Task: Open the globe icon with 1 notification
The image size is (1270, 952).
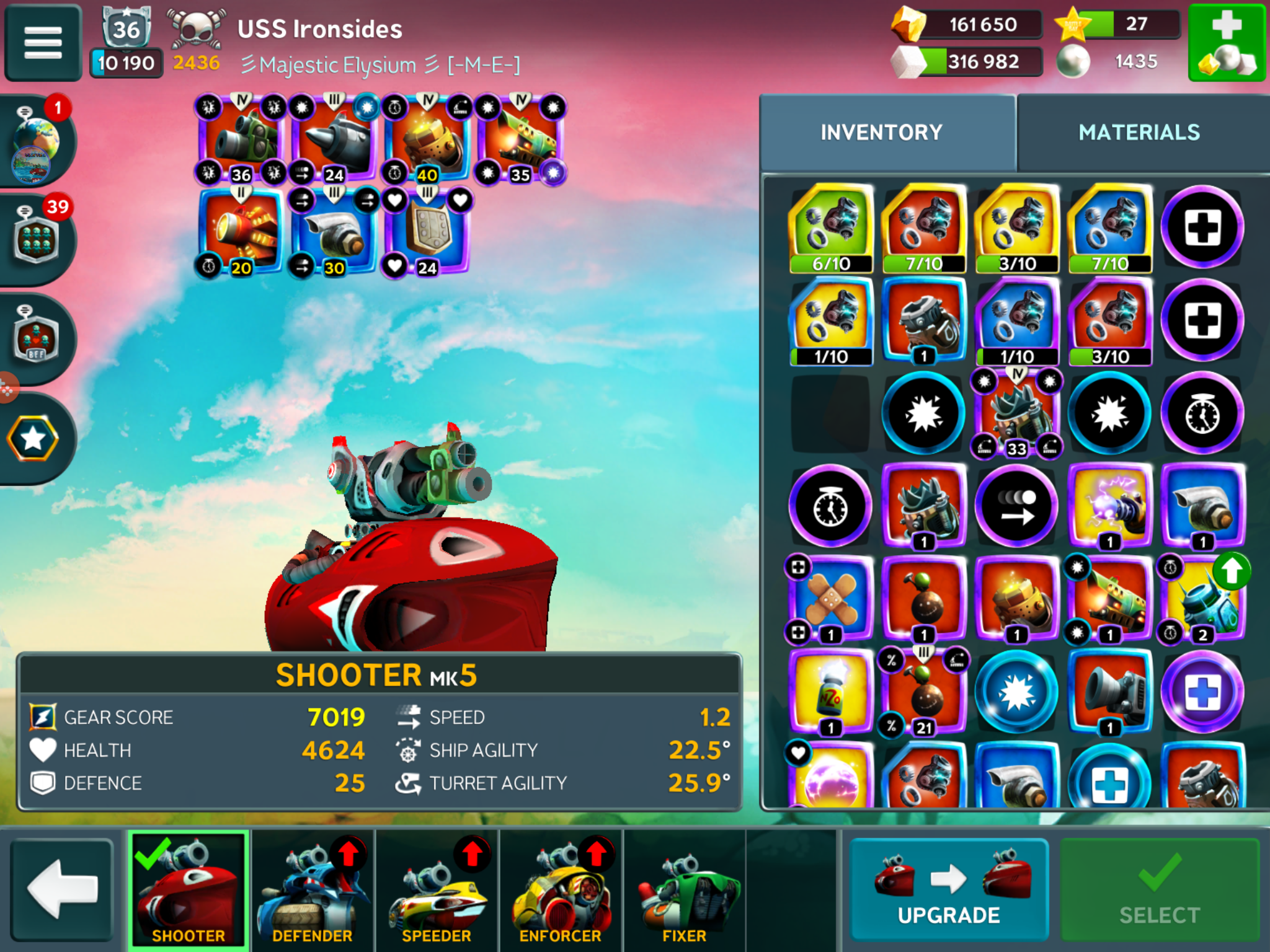Action: (36, 143)
